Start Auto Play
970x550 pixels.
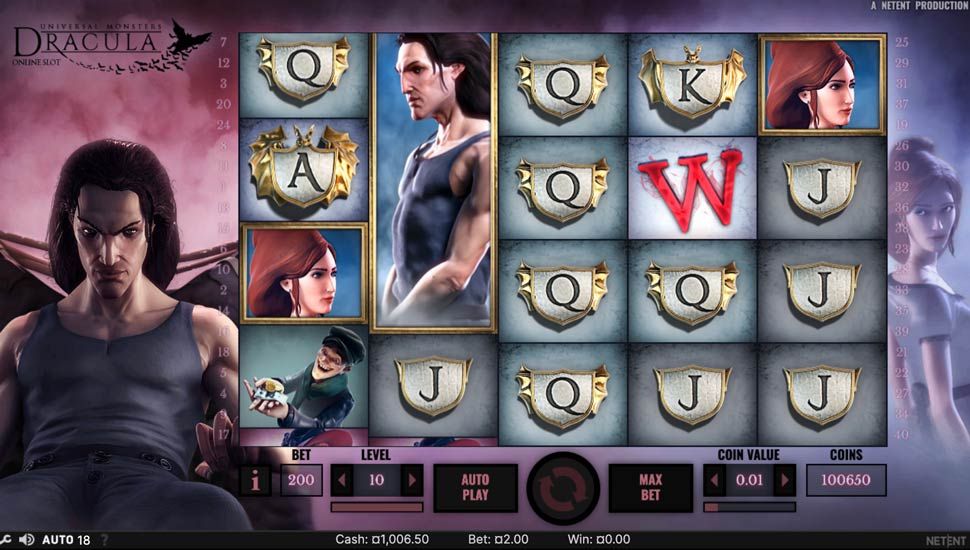pos(475,487)
